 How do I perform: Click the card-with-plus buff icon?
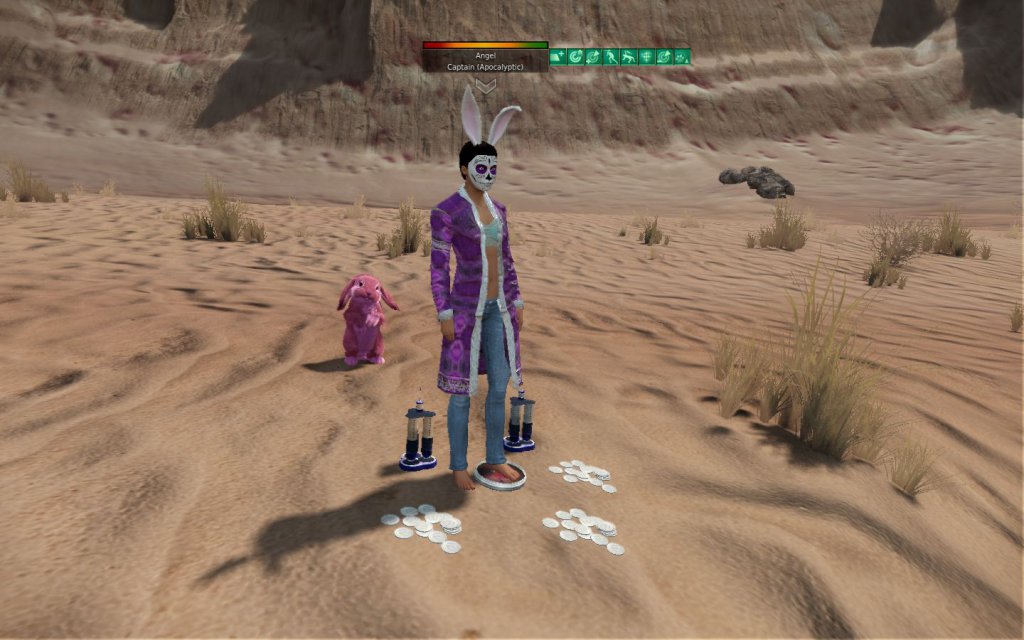click(x=558, y=57)
